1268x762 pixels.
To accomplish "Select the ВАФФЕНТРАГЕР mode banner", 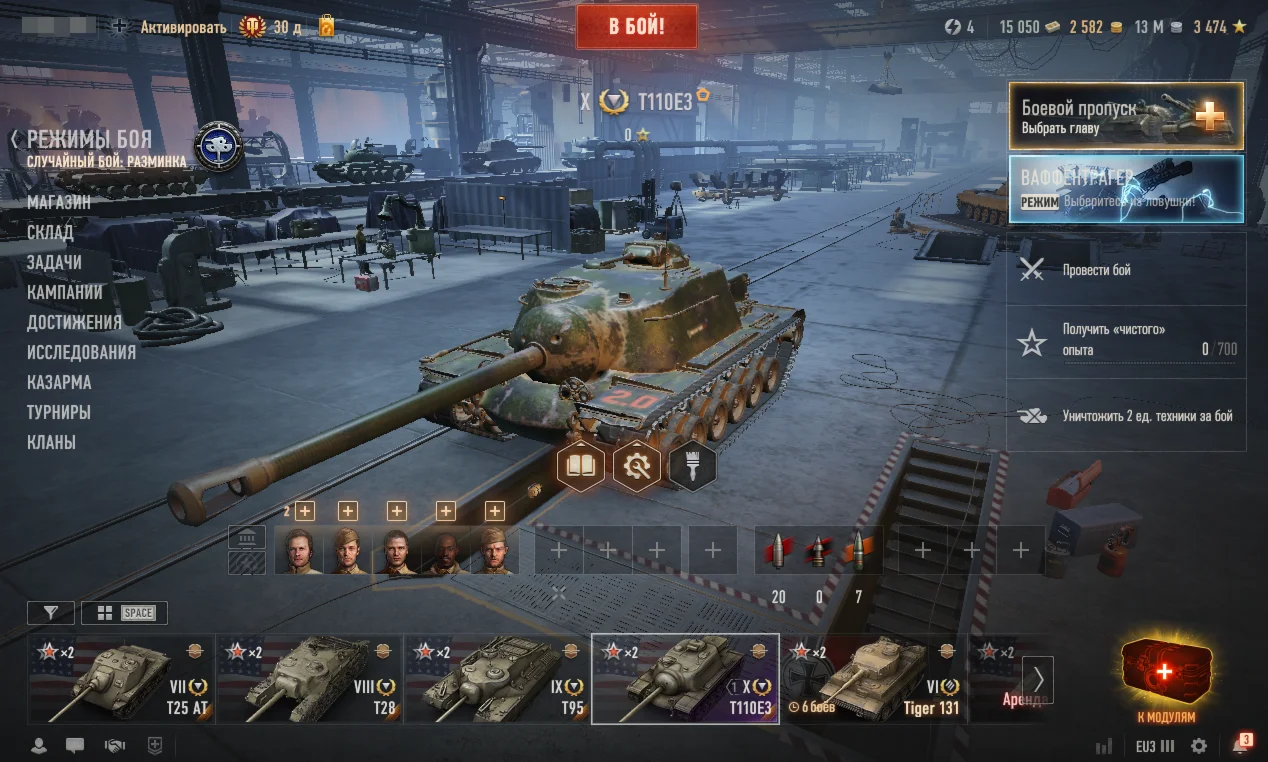I will coord(1125,188).
